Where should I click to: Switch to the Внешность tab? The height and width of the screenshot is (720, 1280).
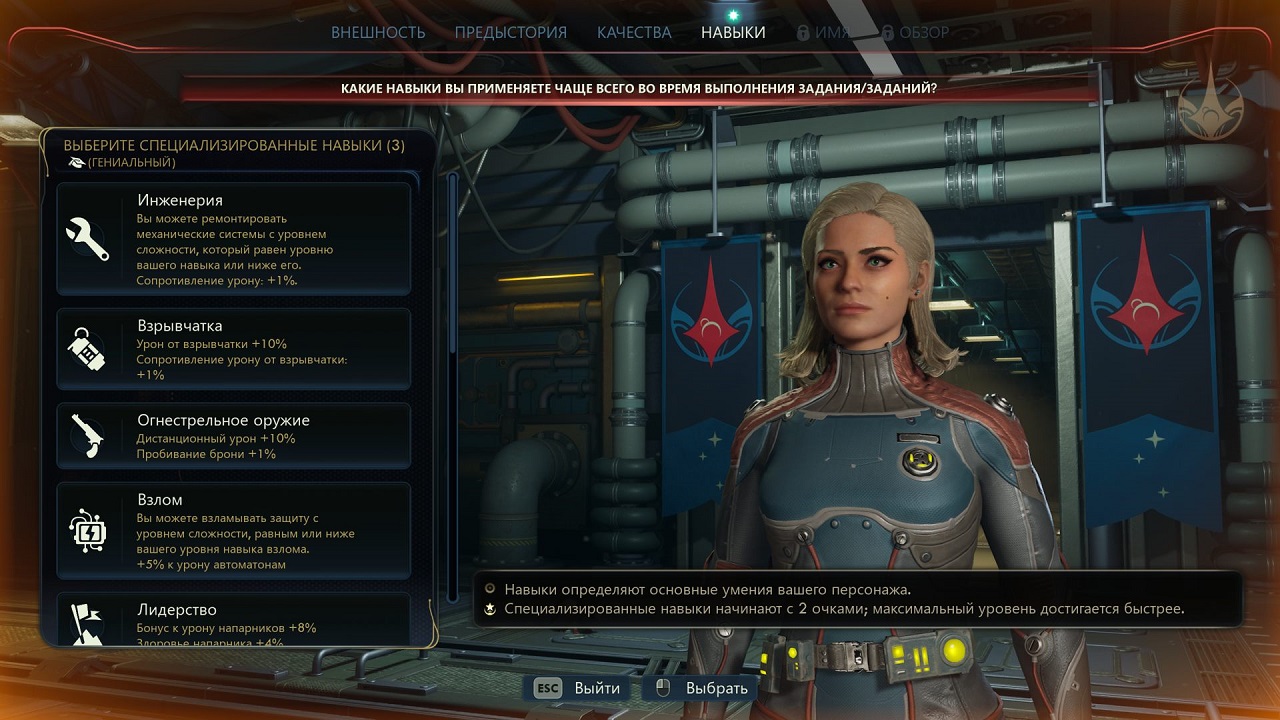[x=378, y=32]
